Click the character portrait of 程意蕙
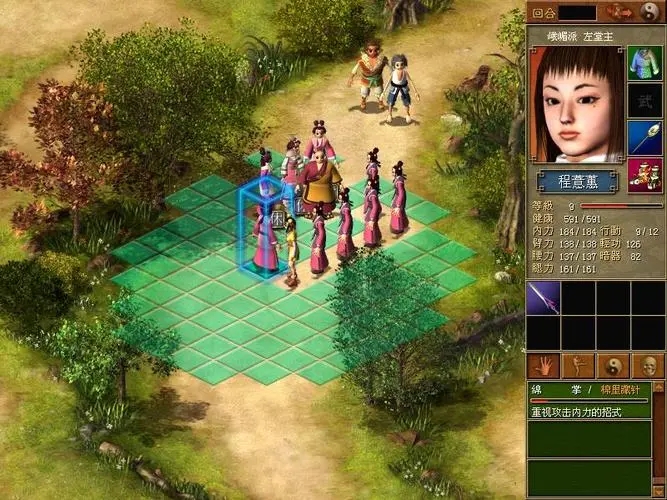The width and height of the screenshot is (667, 500). tap(576, 105)
